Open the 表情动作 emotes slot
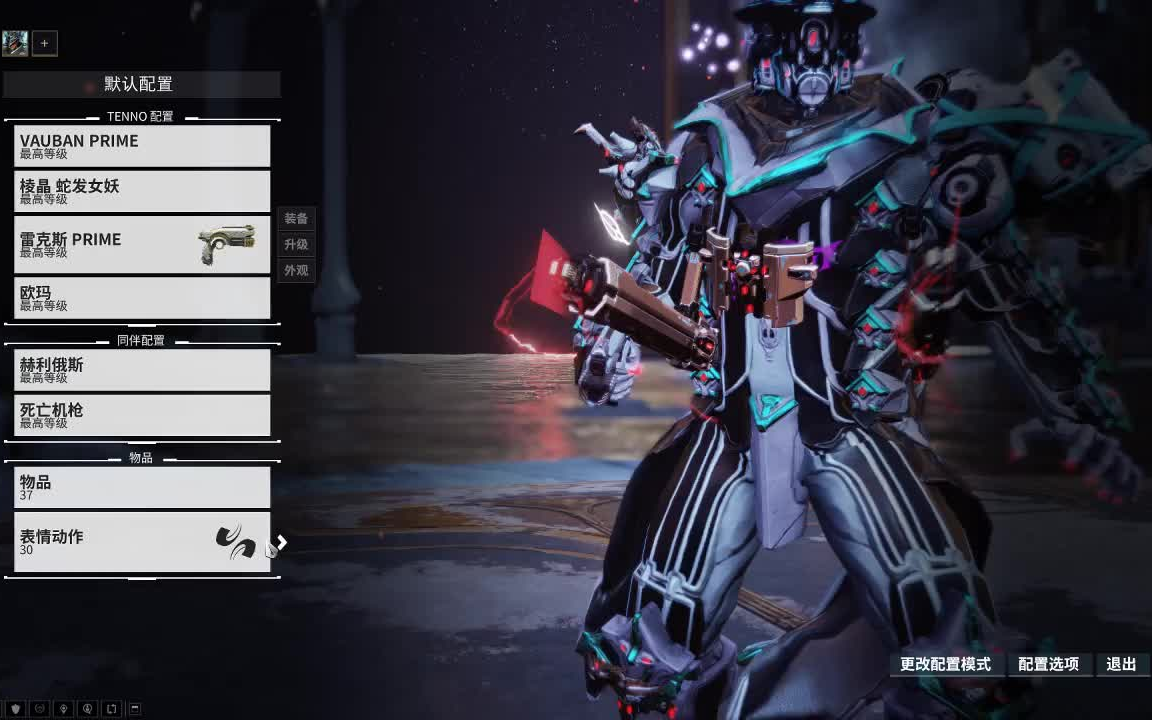This screenshot has height=720, width=1152. click(x=142, y=542)
